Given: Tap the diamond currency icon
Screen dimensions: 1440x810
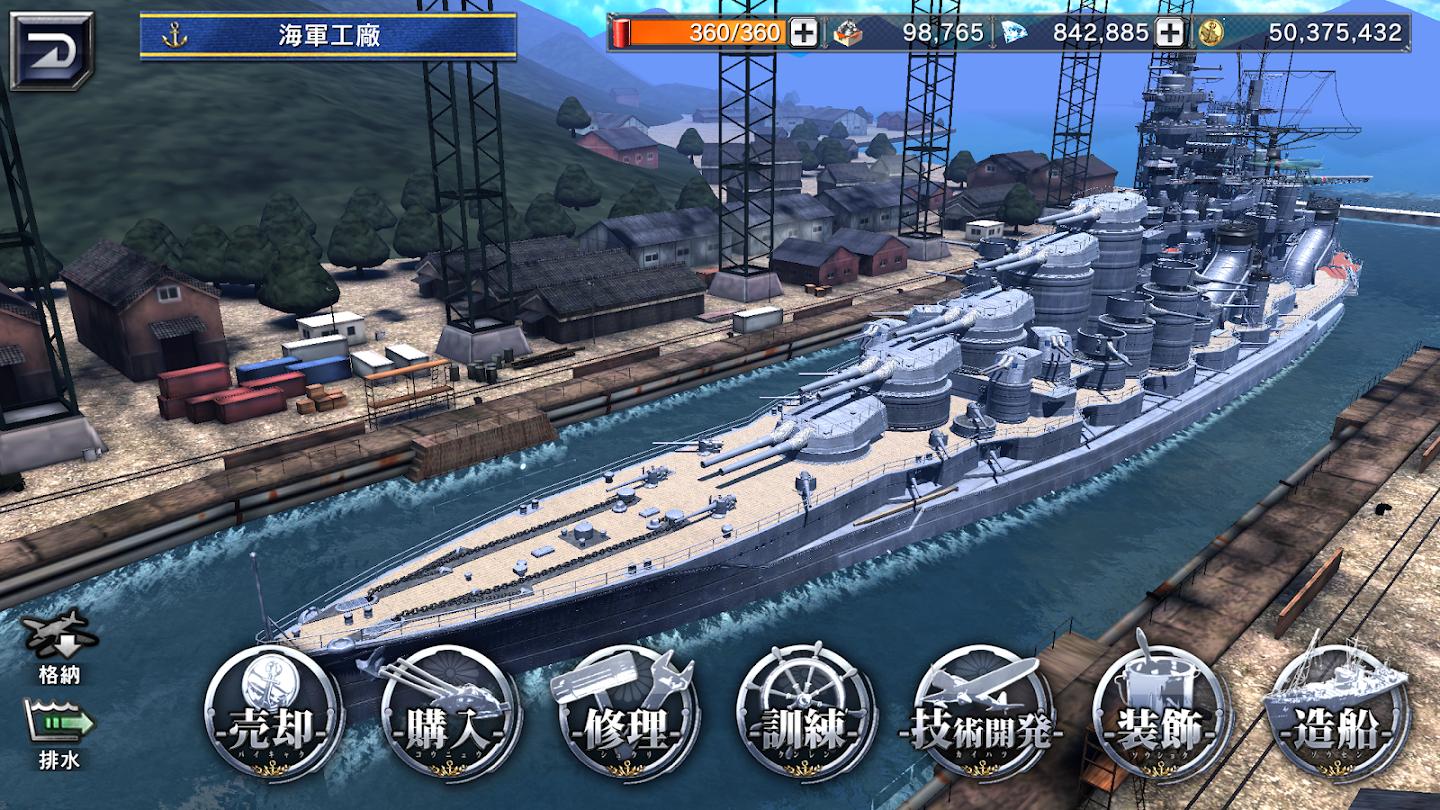Looking at the screenshot, I should (x=1014, y=33).
